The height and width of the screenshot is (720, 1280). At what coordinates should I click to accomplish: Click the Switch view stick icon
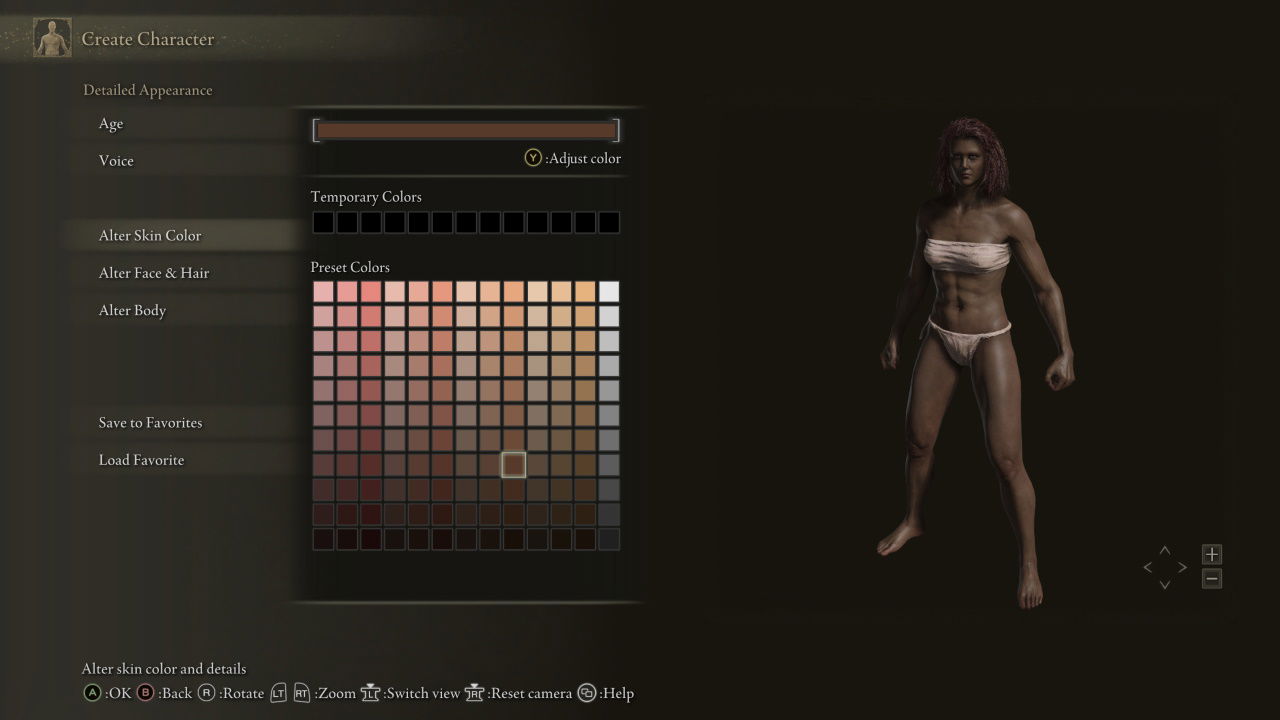[x=370, y=692]
